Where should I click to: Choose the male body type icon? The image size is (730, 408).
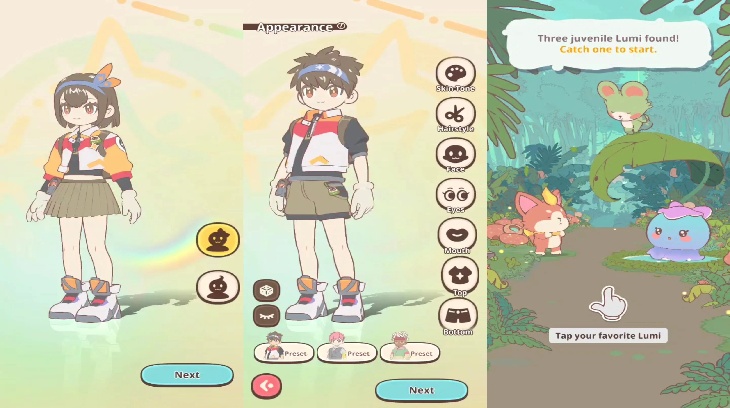point(217,289)
